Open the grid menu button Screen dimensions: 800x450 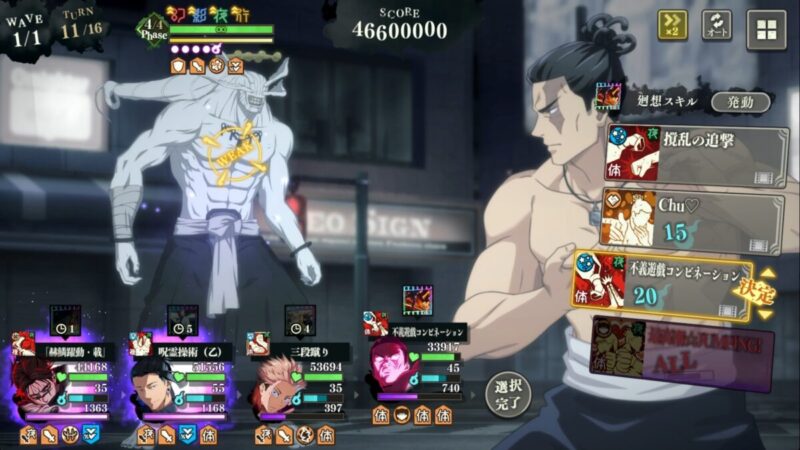pyautogui.click(x=766, y=29)
